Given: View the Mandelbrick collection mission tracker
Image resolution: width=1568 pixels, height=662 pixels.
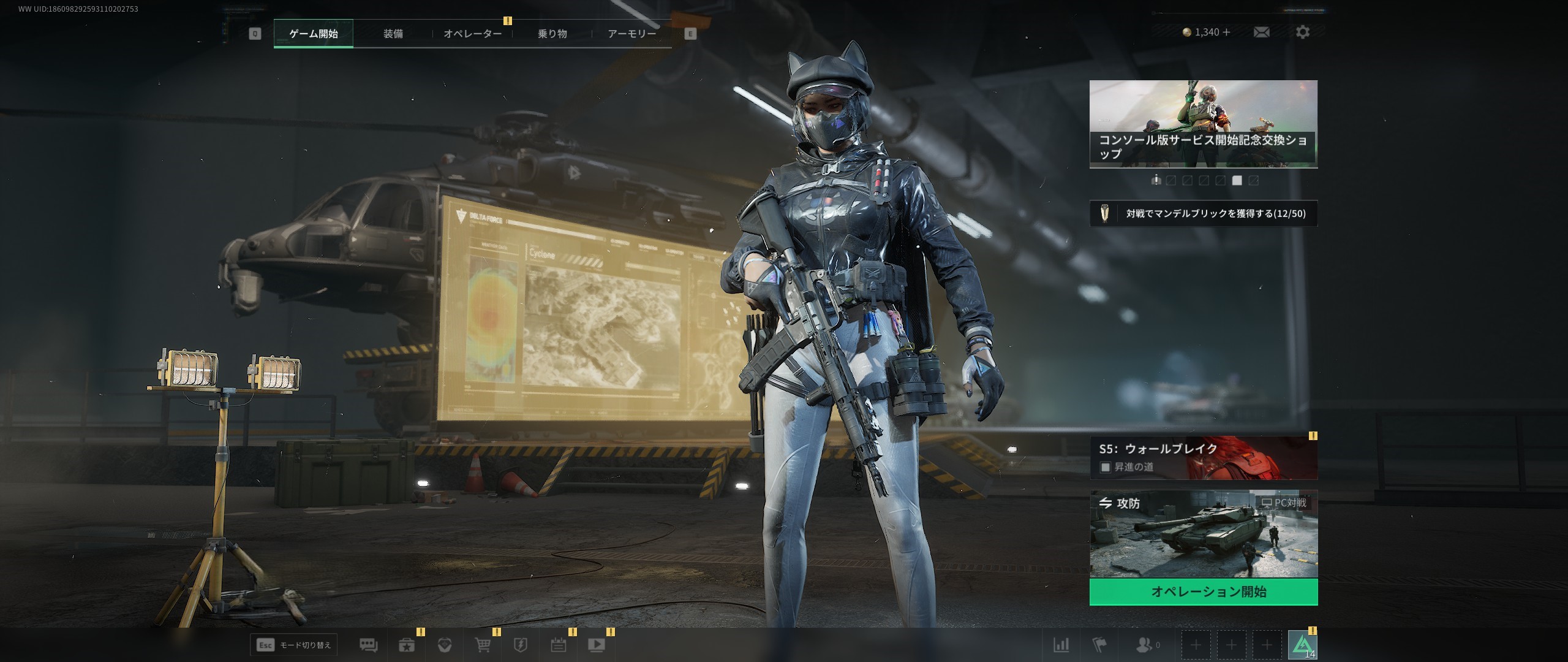Looking at the screenshot, I should tap(1203, 214).
